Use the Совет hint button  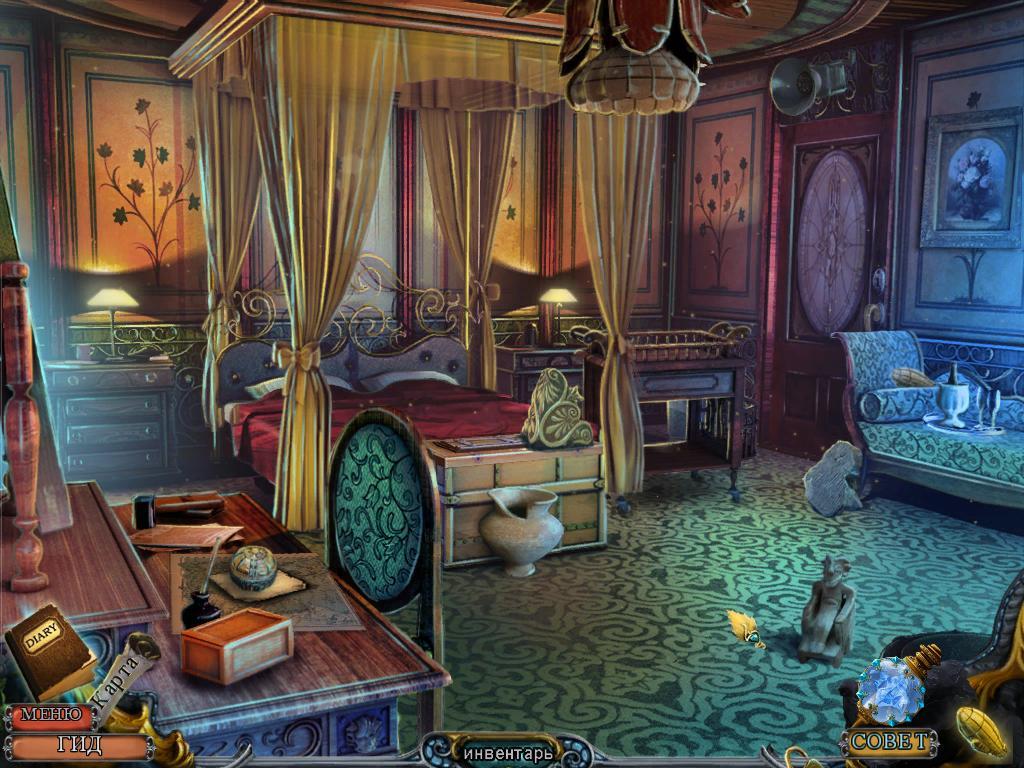pyautogui.click(x=890, y=742)
